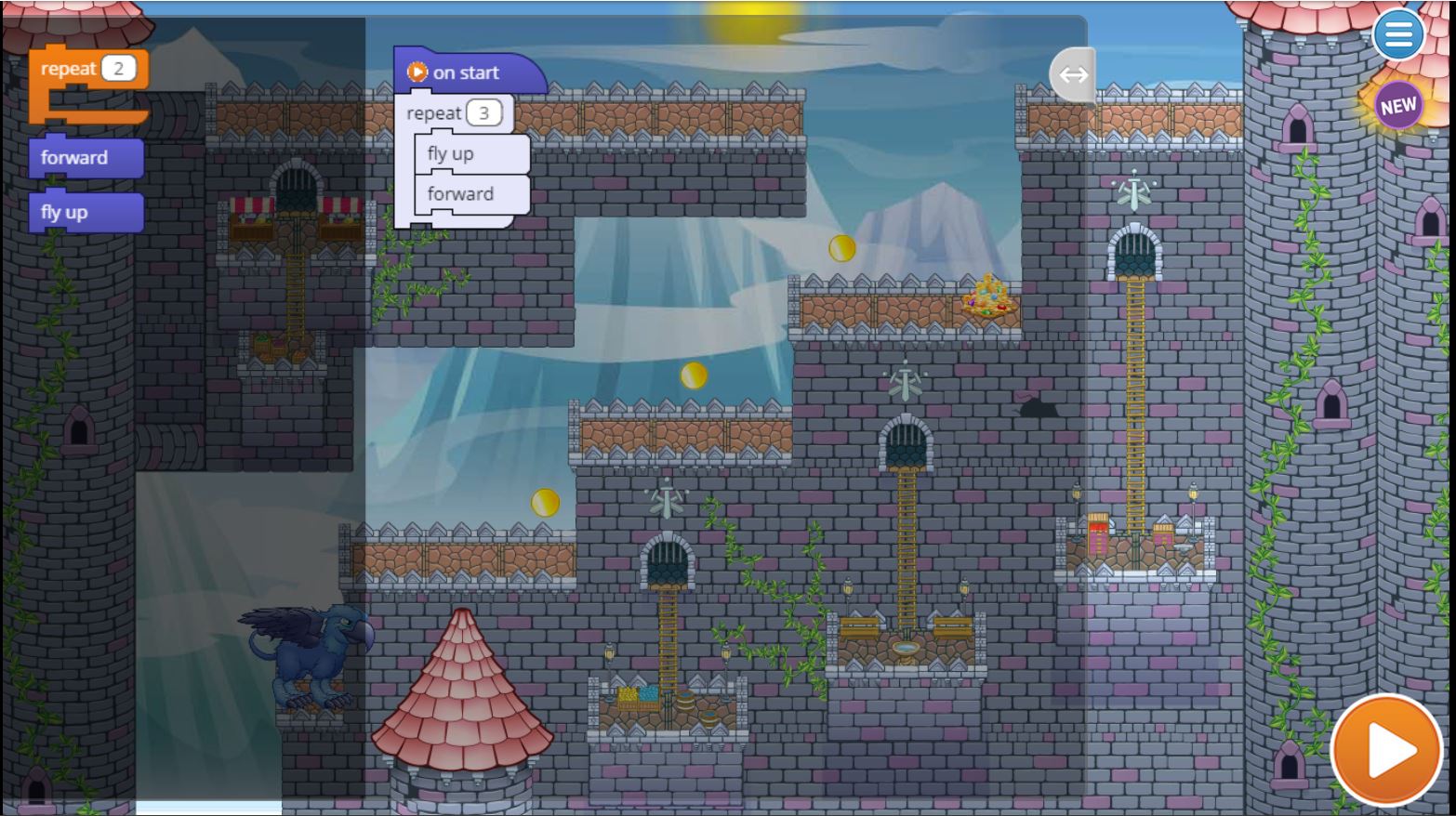Viewport: 1456px width, 816px height.
Task: Select the "repeat 2" block in the toolbox
Action: 67,70
